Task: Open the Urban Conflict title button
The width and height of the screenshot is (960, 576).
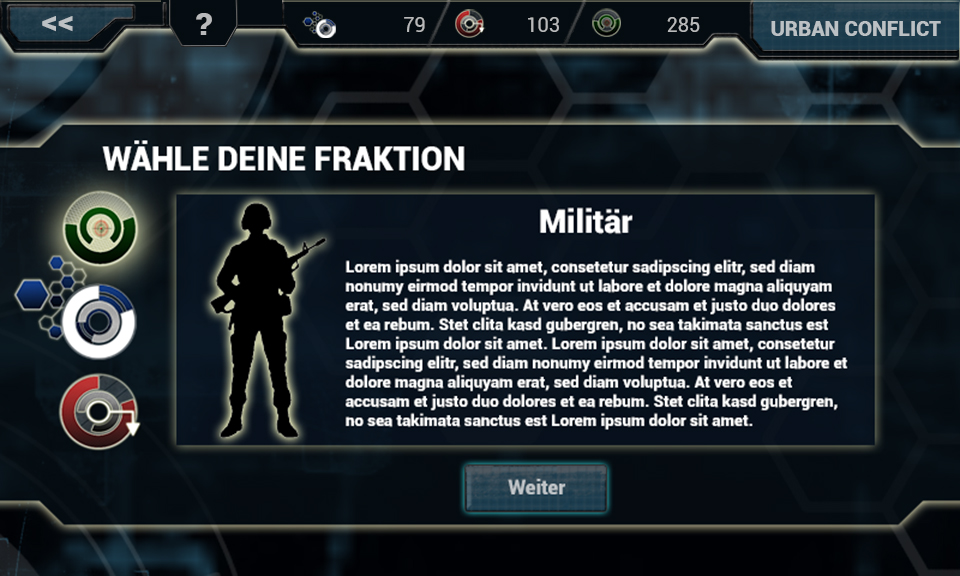Action: [x=854, y=28]
